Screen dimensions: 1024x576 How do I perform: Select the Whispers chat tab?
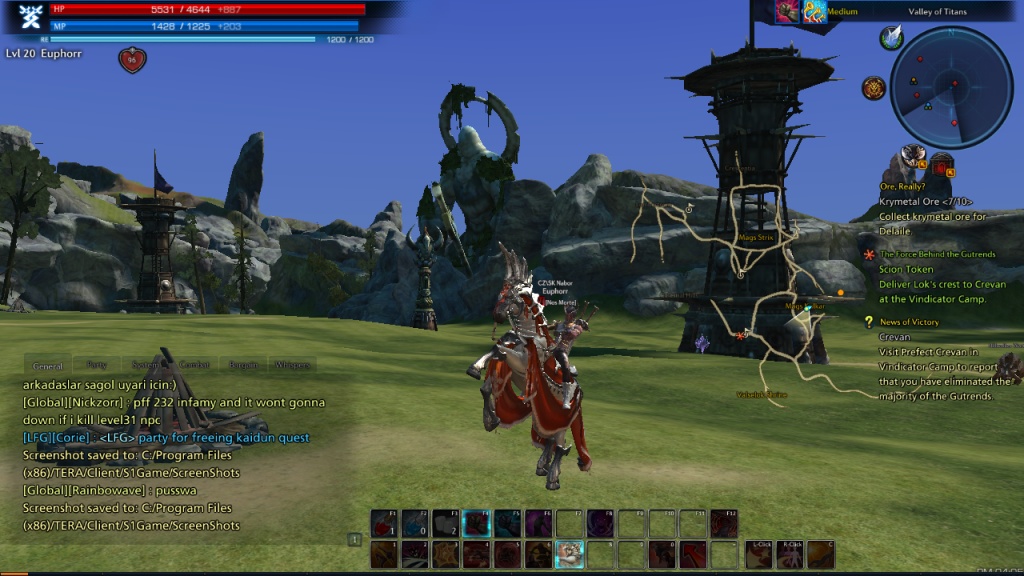click(x=292, y=366)
